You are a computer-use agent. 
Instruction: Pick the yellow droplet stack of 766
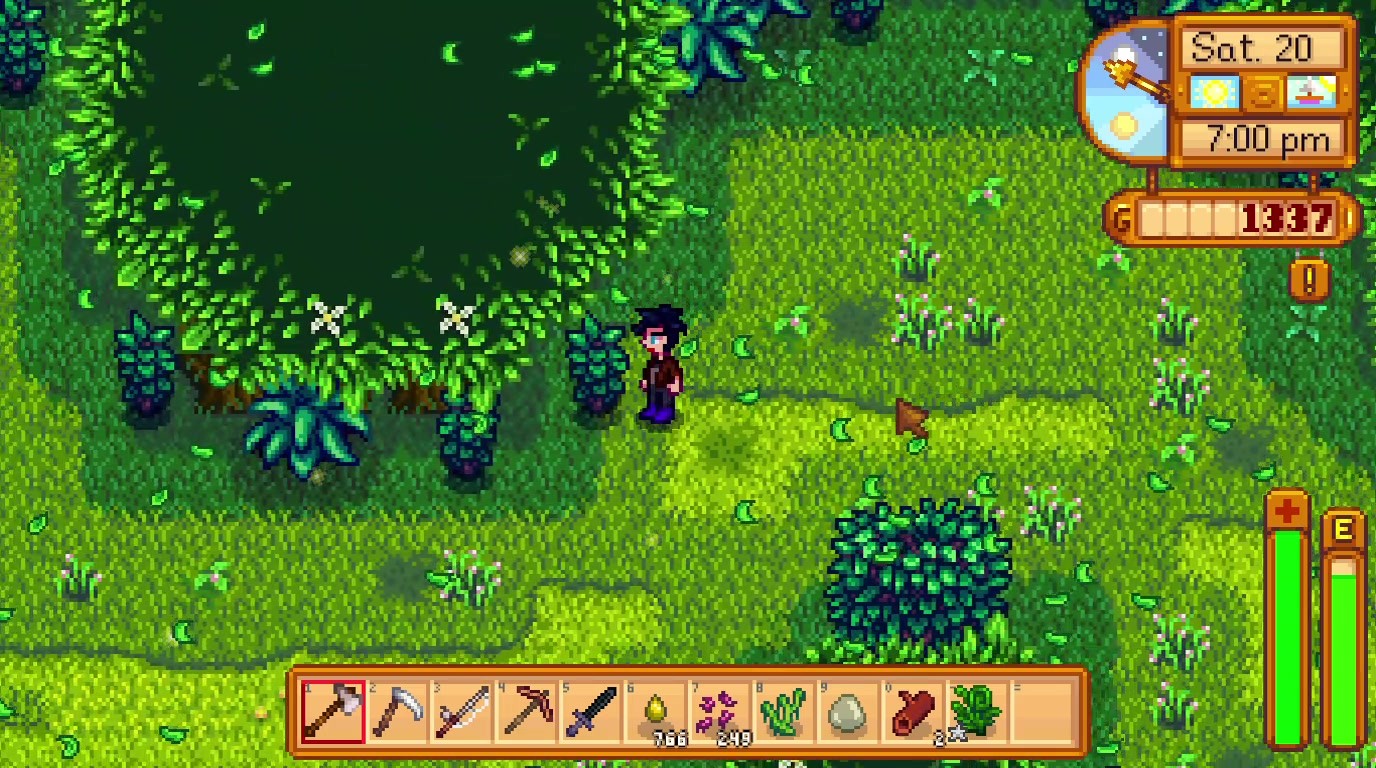[654, 711]
